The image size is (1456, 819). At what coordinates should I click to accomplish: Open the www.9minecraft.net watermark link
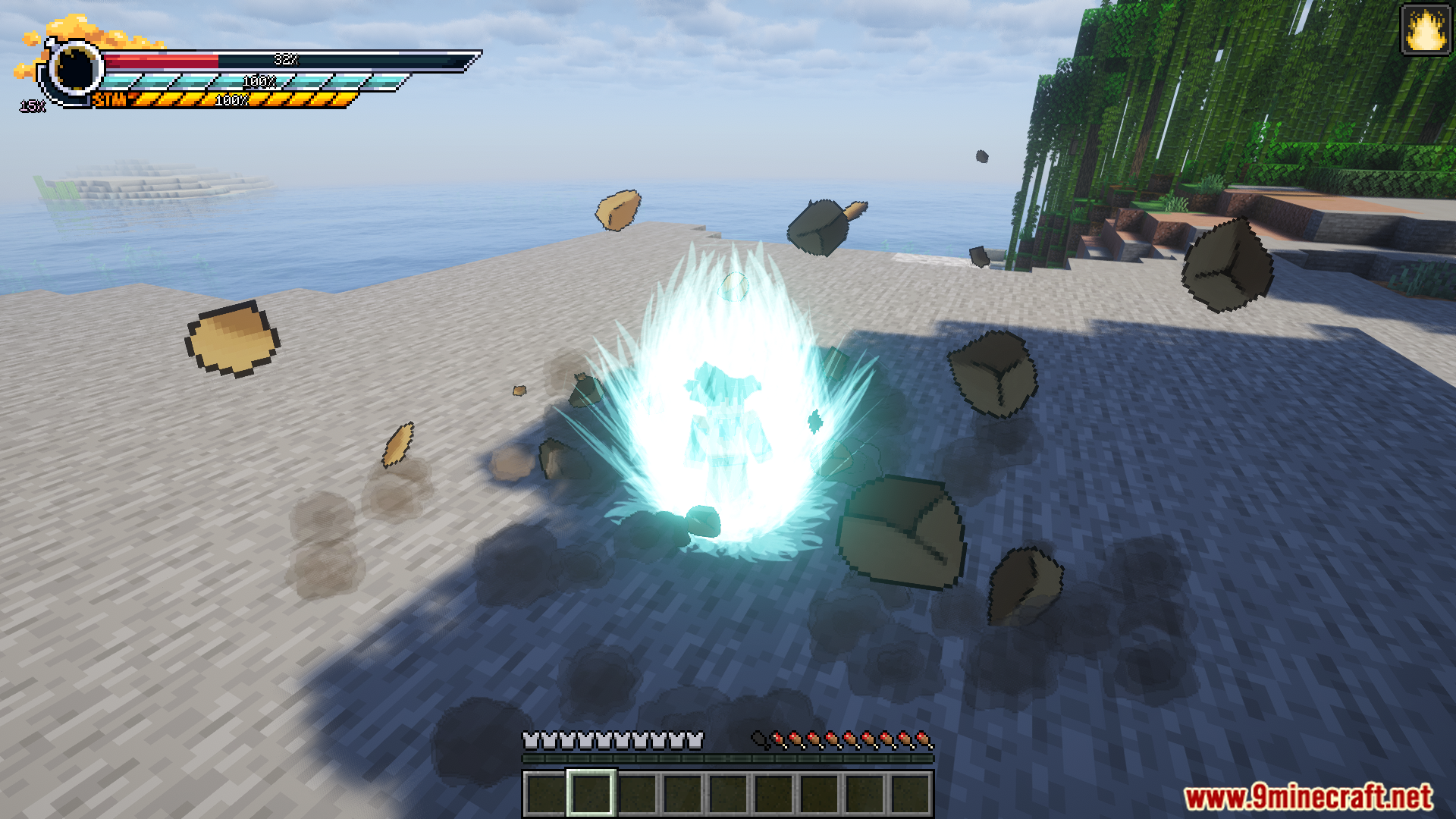point(1308,797)
